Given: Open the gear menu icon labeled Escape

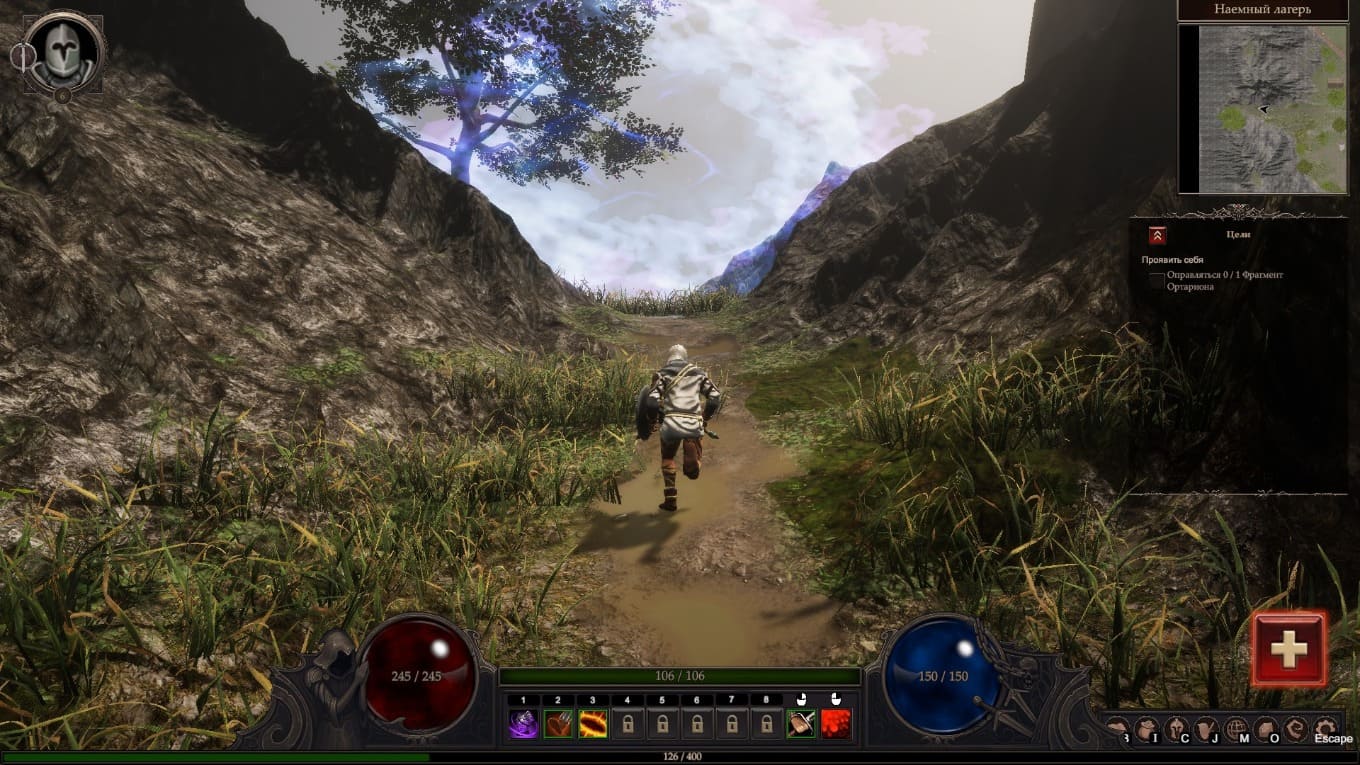Looking at the screenshot, I should click(1326, 729).
